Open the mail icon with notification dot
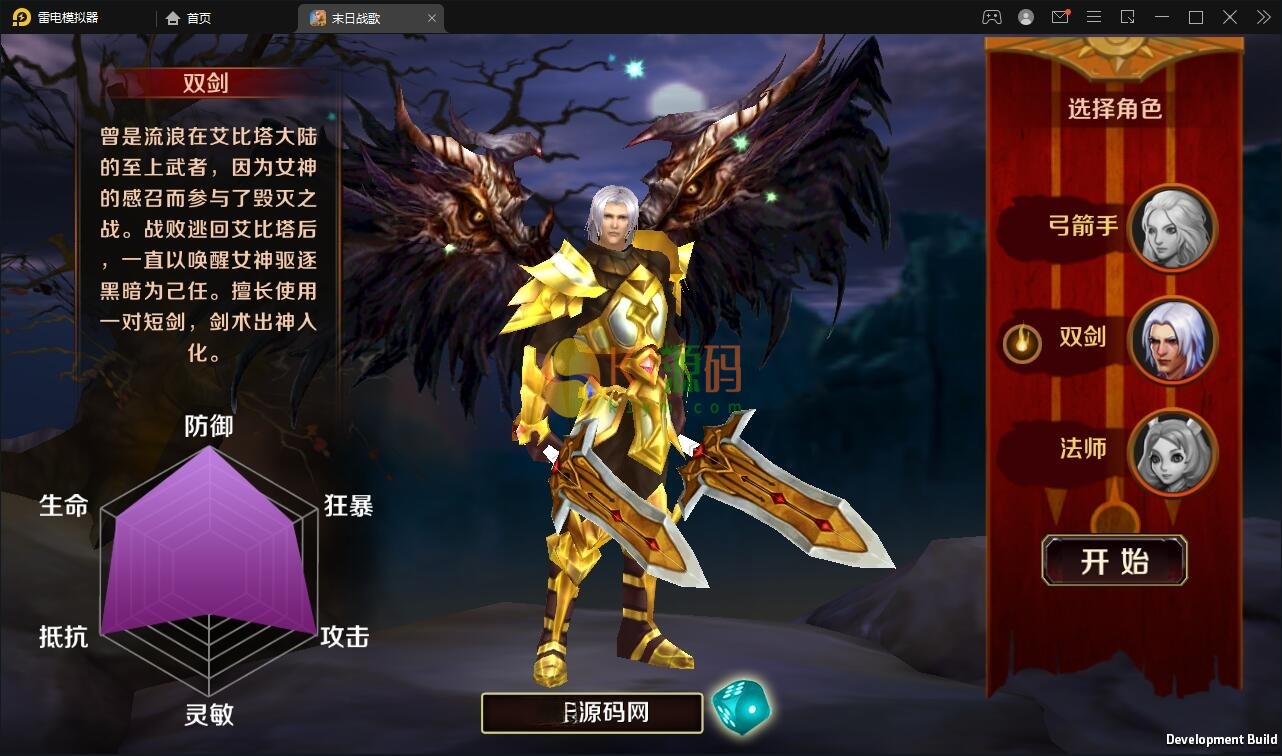The height and width of the screenshot is (756, 1282). click(x=1060, y=17)
